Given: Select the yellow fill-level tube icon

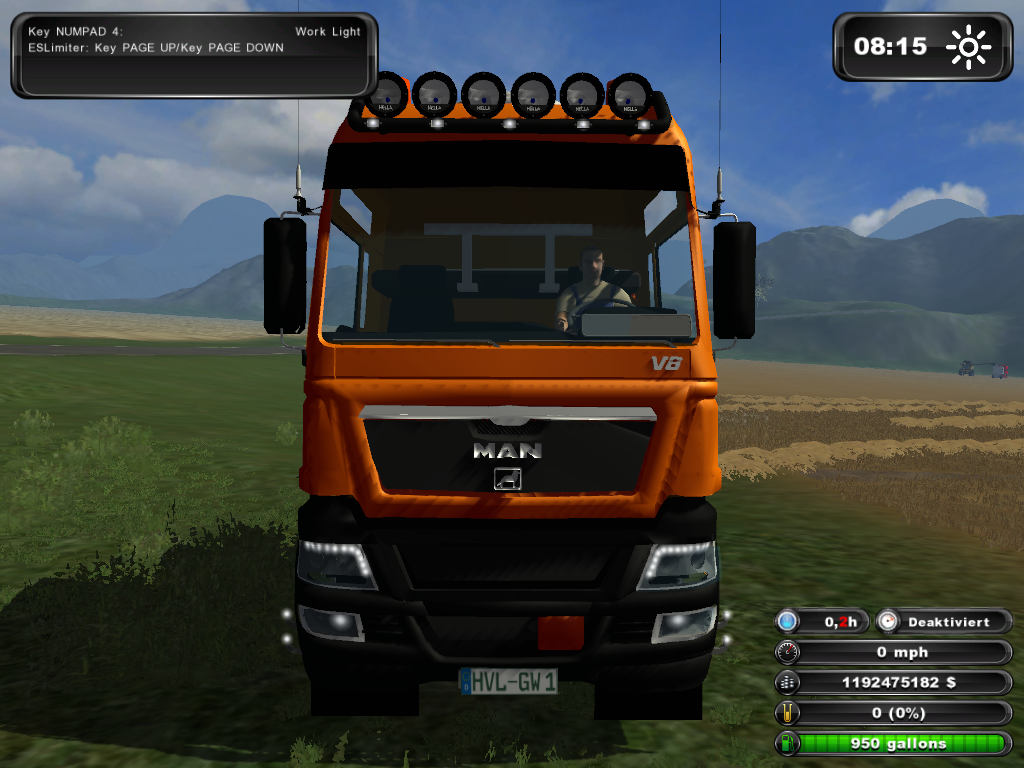Looking at the screenshot, I should tap(788, 713).
